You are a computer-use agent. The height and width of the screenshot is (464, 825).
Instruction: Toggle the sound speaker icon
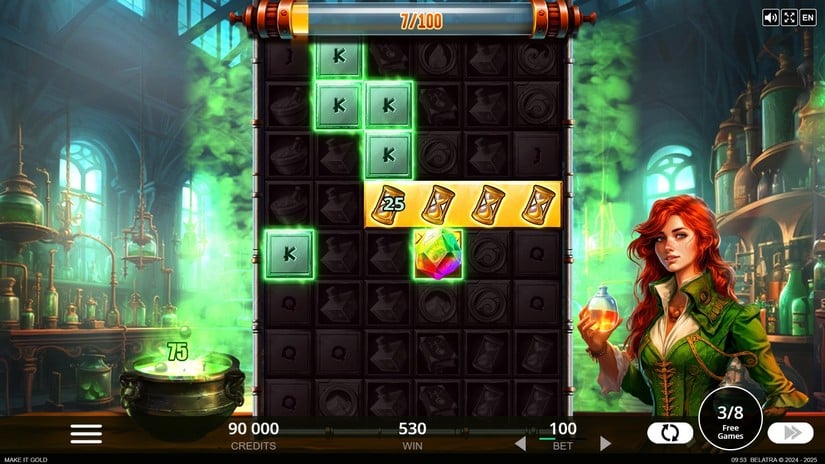pos(770,17)
